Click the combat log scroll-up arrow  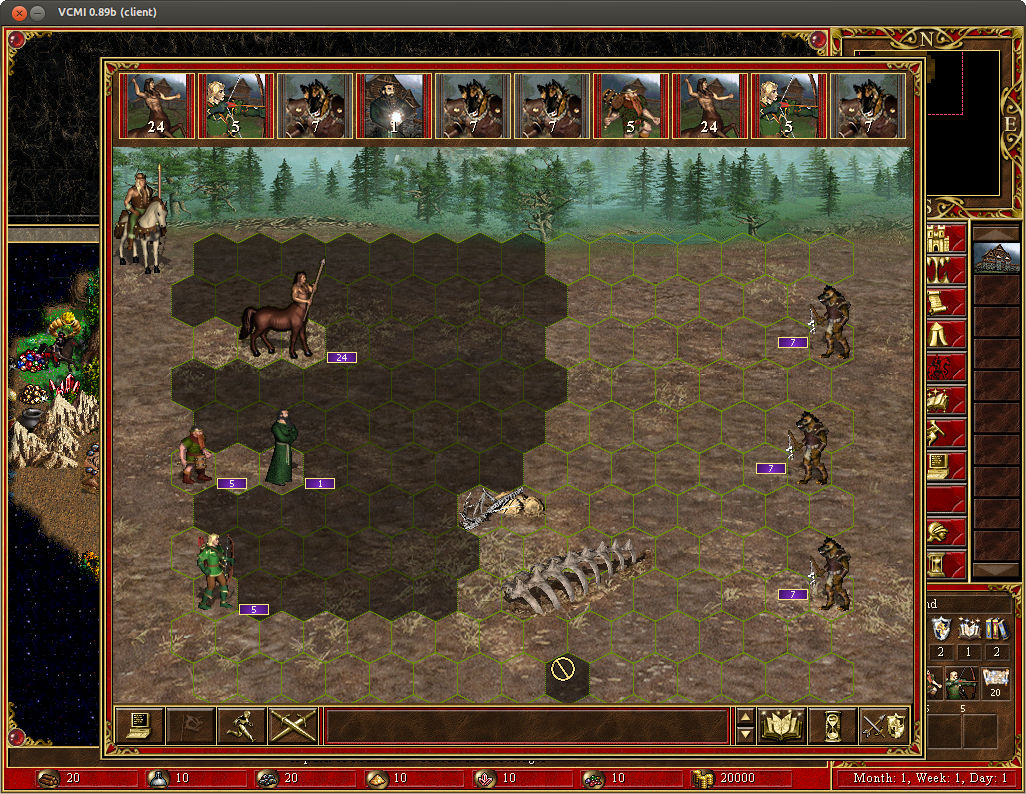point(744,716)
